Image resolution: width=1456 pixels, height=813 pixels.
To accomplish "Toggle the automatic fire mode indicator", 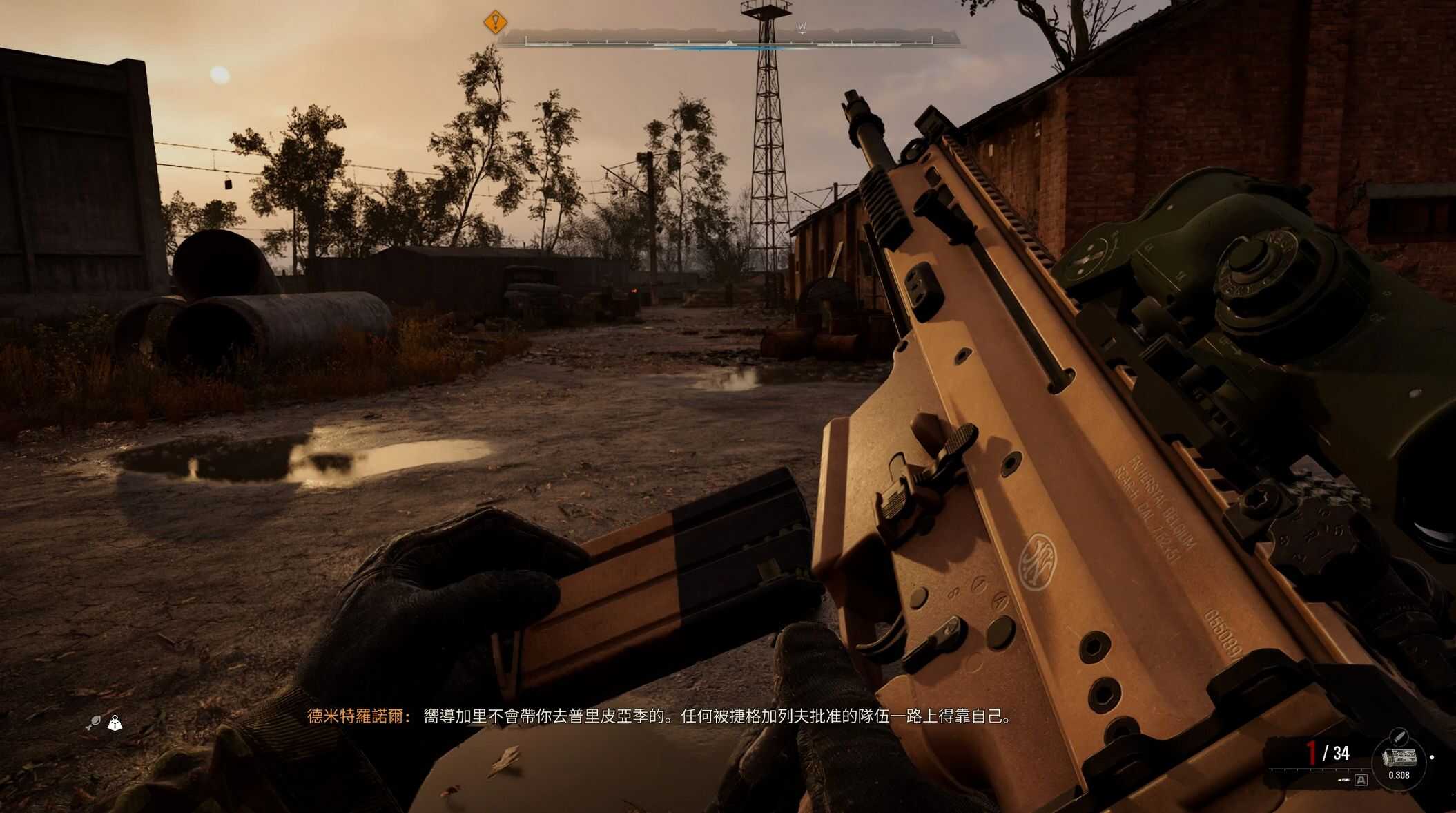I will [1361, 780].
